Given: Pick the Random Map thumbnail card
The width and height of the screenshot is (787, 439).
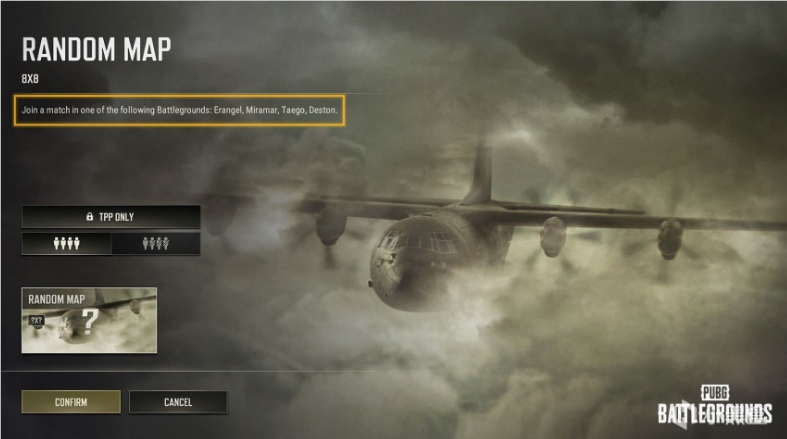Looking at the screenshot, I should [89, 320].
